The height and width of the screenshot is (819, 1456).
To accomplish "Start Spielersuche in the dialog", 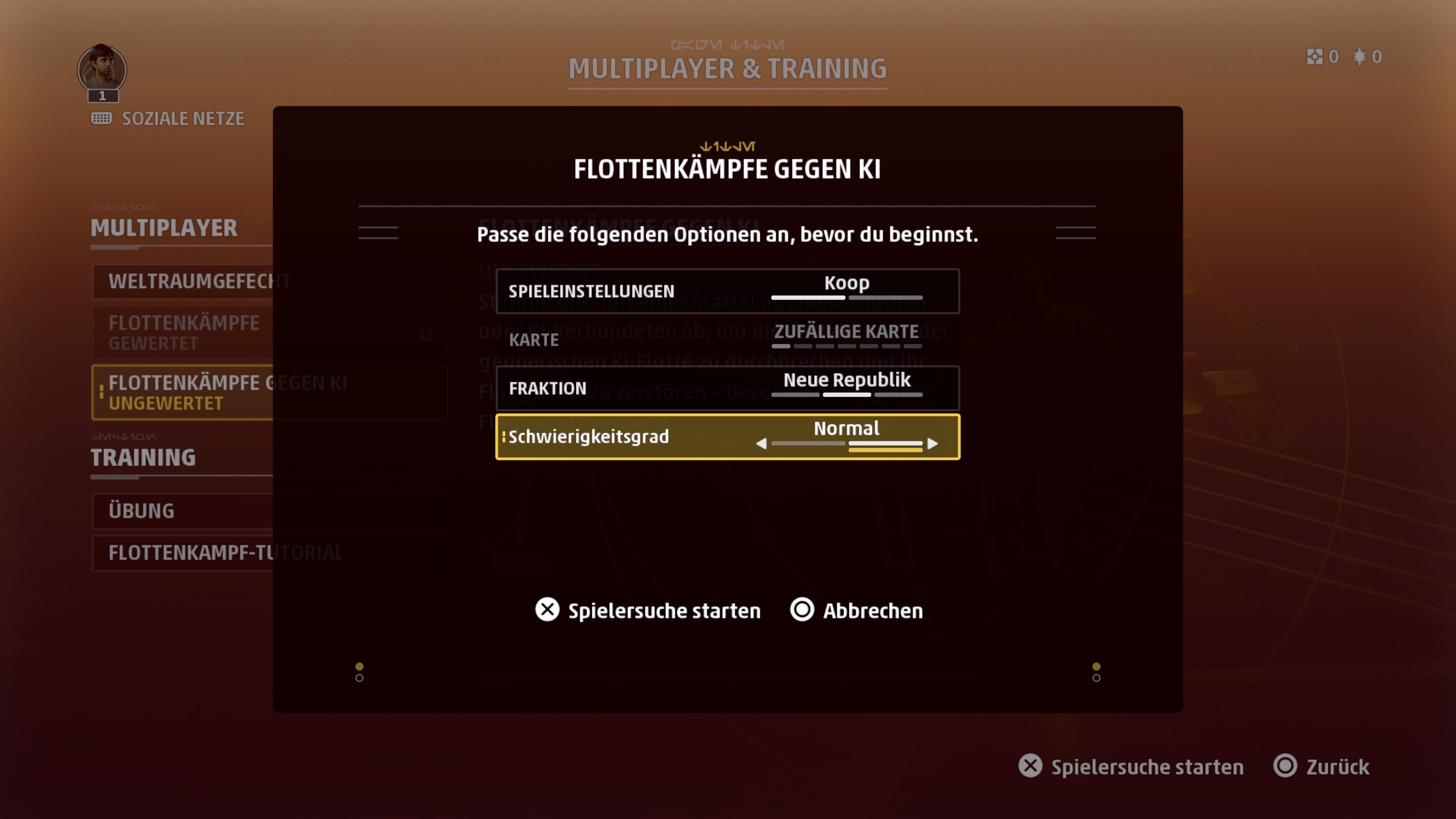I will tap(648, 610).
